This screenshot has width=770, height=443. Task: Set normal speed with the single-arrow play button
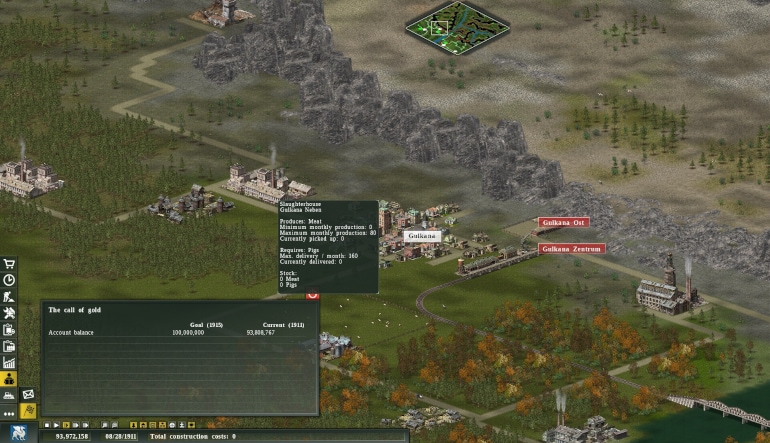56,425
